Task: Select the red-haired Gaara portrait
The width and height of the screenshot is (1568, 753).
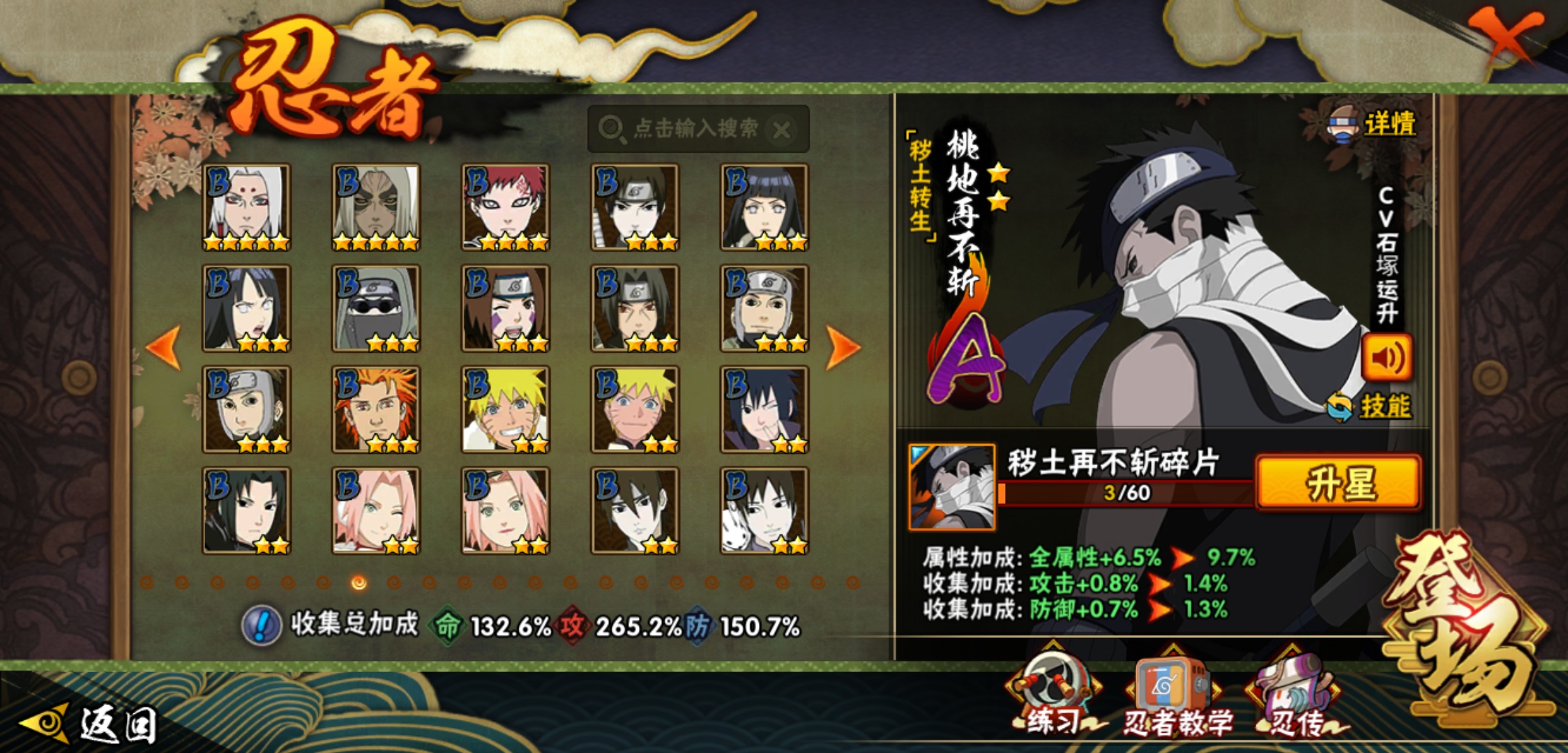Action: 506,207
